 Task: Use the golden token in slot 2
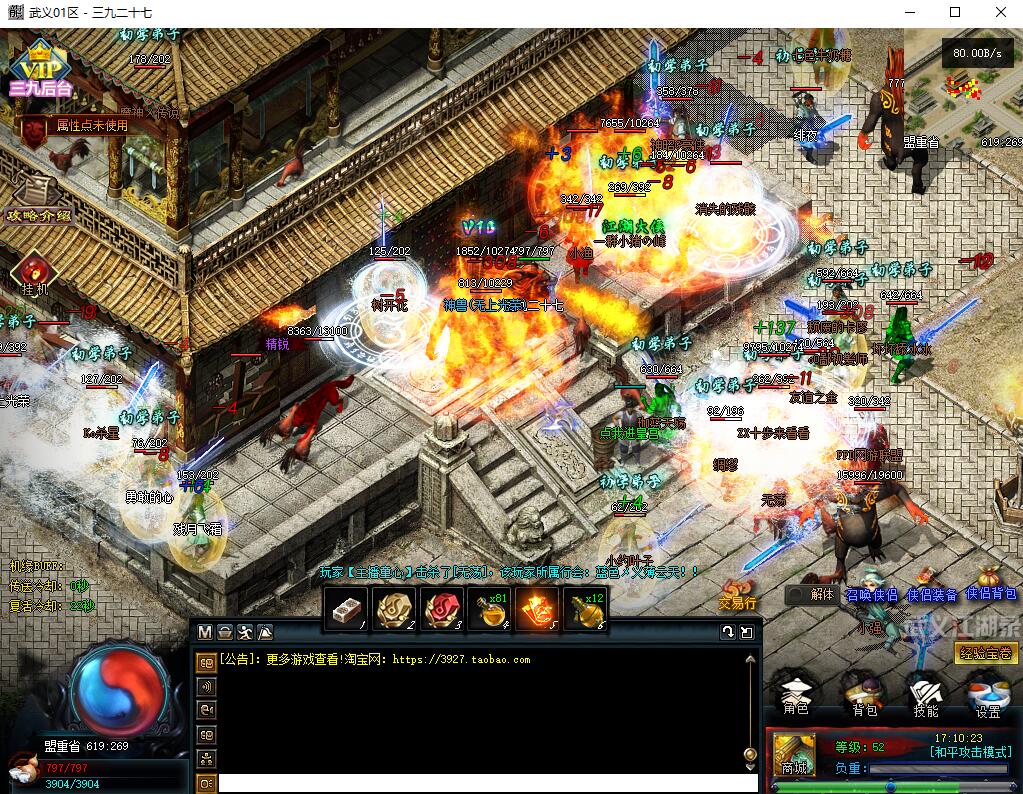394,608
